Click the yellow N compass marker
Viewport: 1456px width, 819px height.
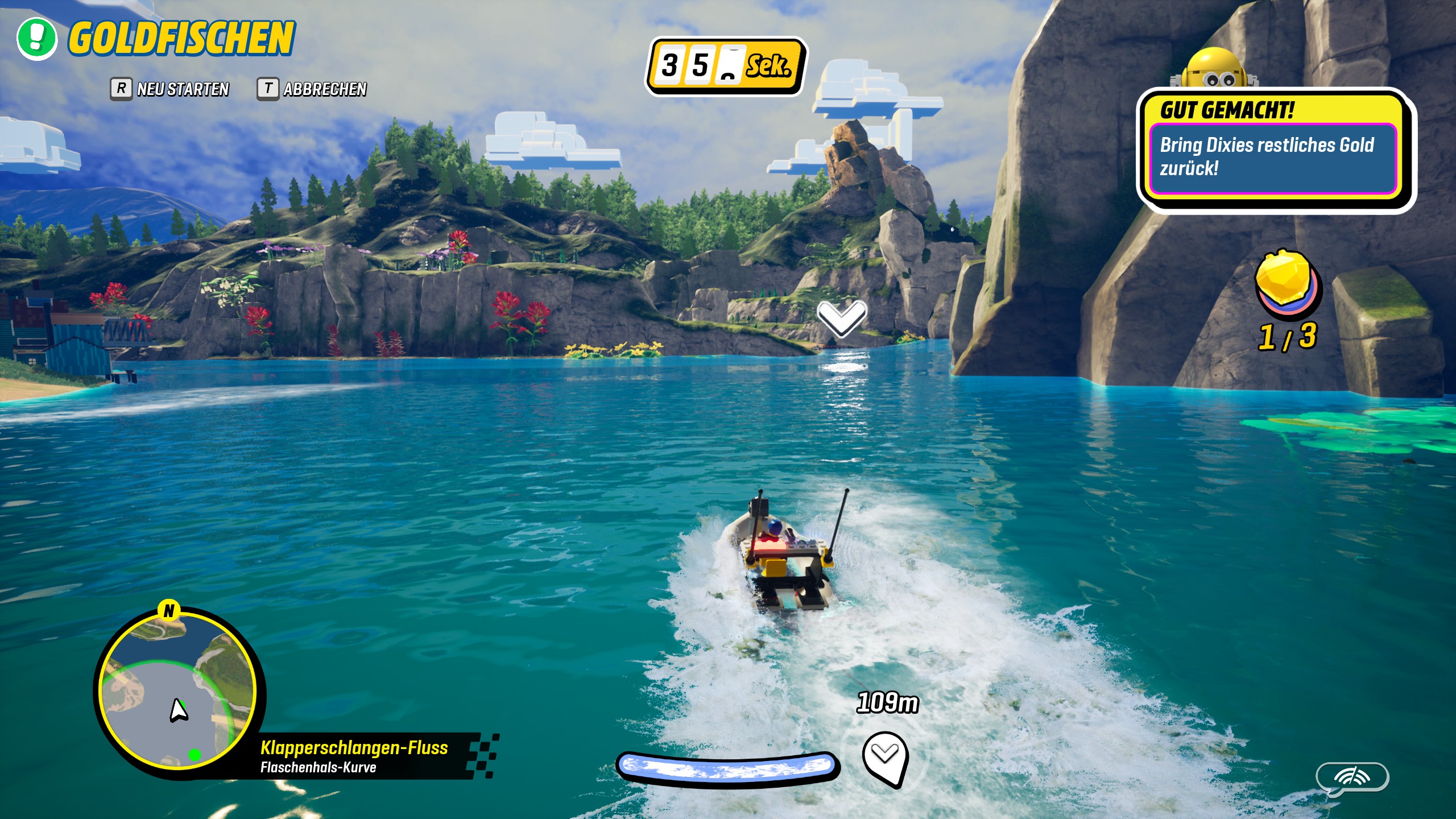point(169,611)
